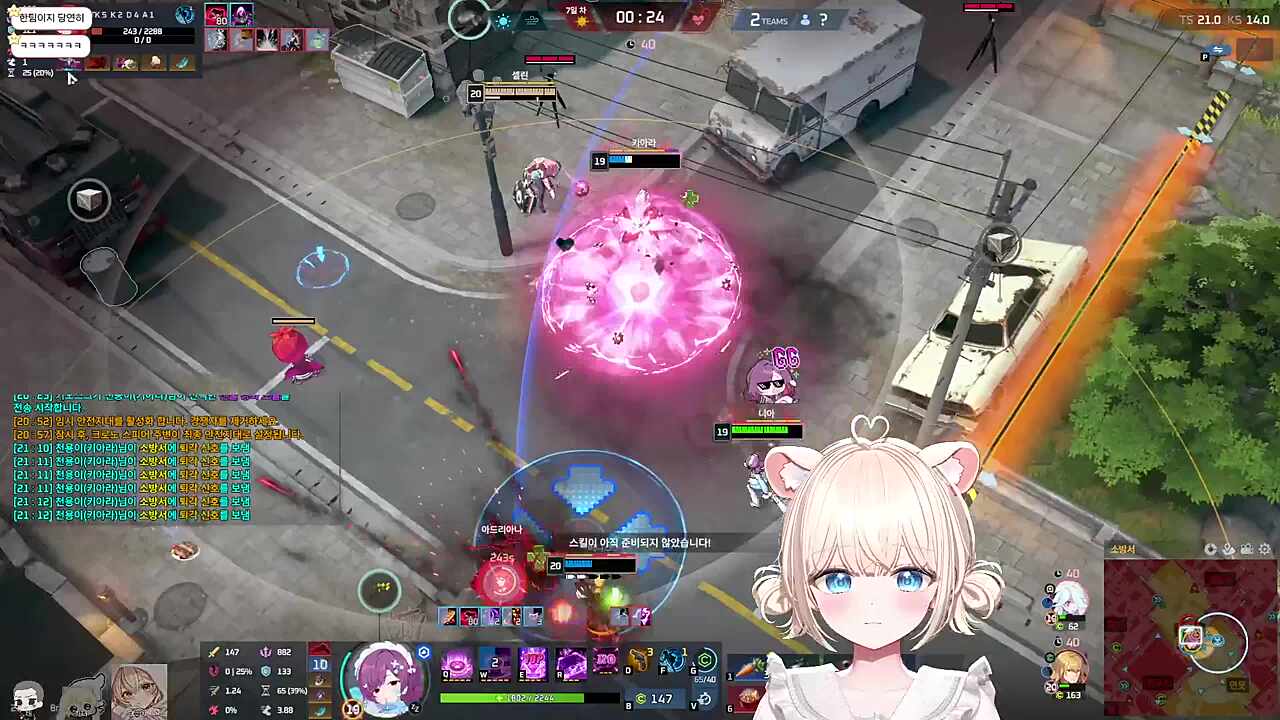Click the green credit icon on G
Image resolution: width=1280 pixels, height=720 pixels.
706,660
